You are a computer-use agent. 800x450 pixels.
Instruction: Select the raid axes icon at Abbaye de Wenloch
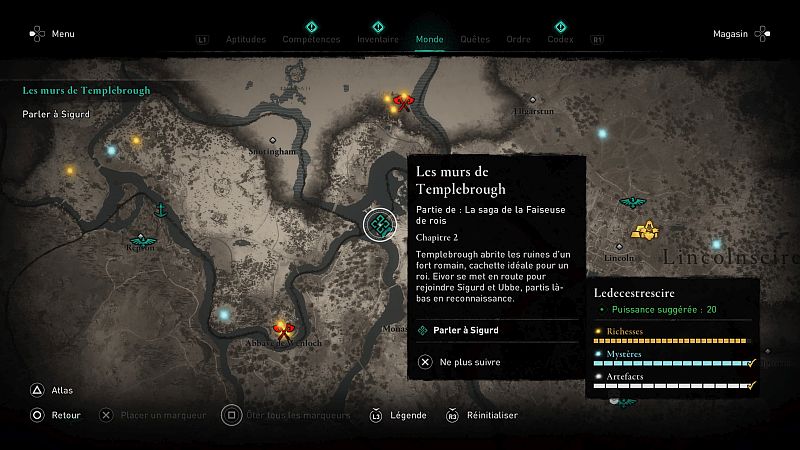pyautogui.click(x=284, y=326)
